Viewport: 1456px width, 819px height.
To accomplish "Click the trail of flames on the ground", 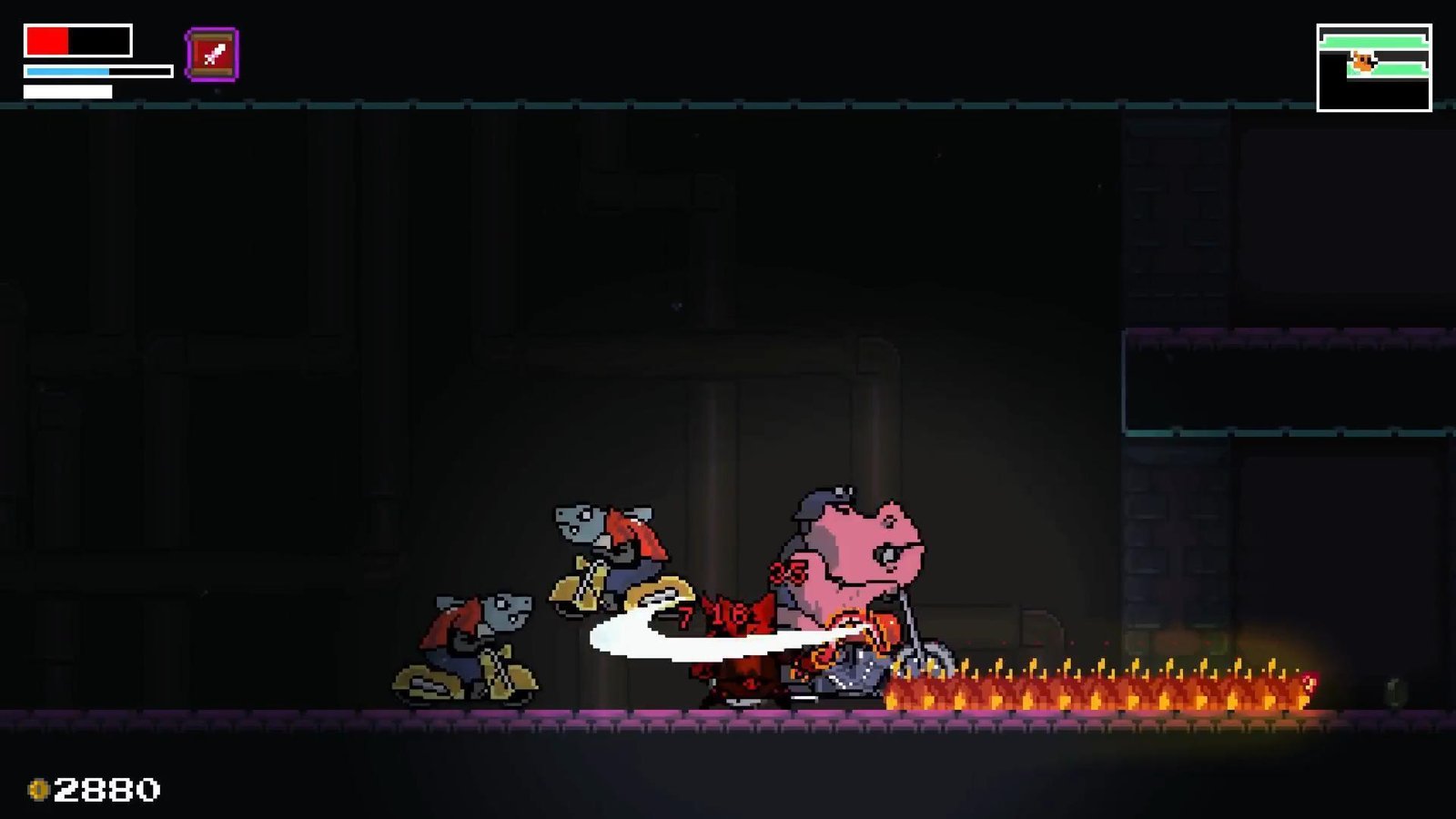I will pyautogui.click(x=1092, y=687).
